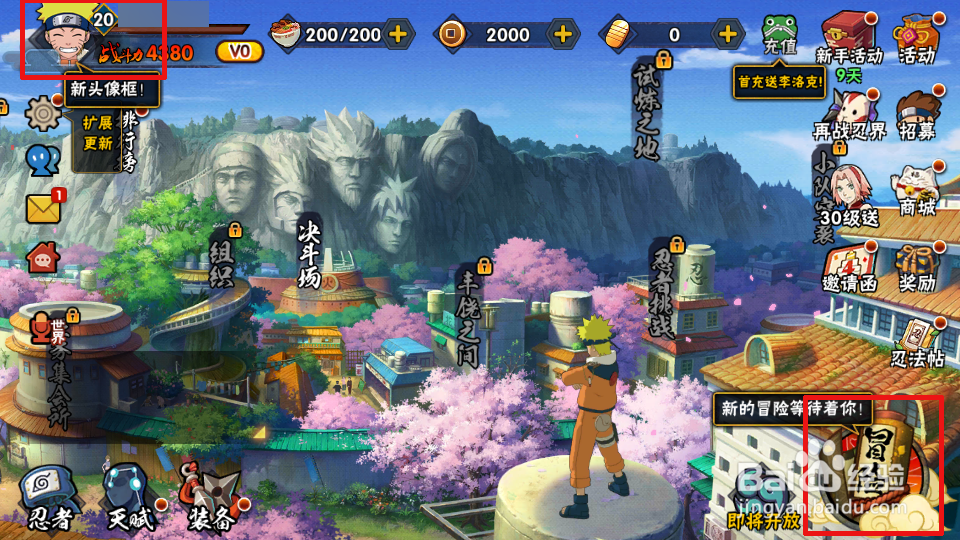Open the 奖励 rewards icon

(916, 266)
